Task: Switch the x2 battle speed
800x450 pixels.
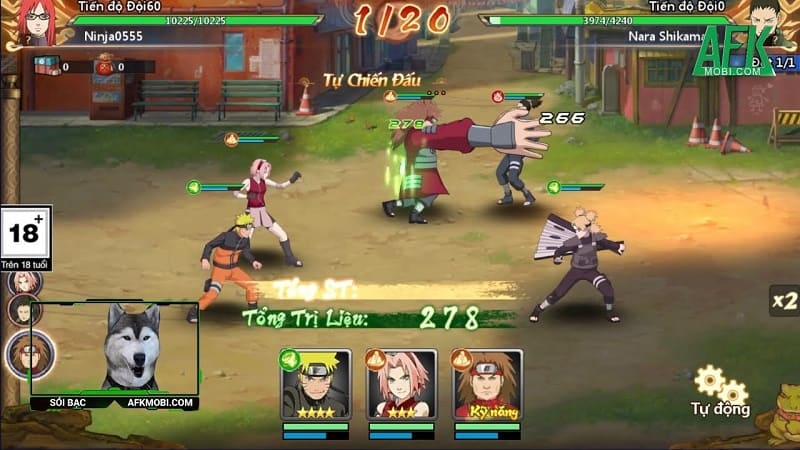Action: pos(783,299)
